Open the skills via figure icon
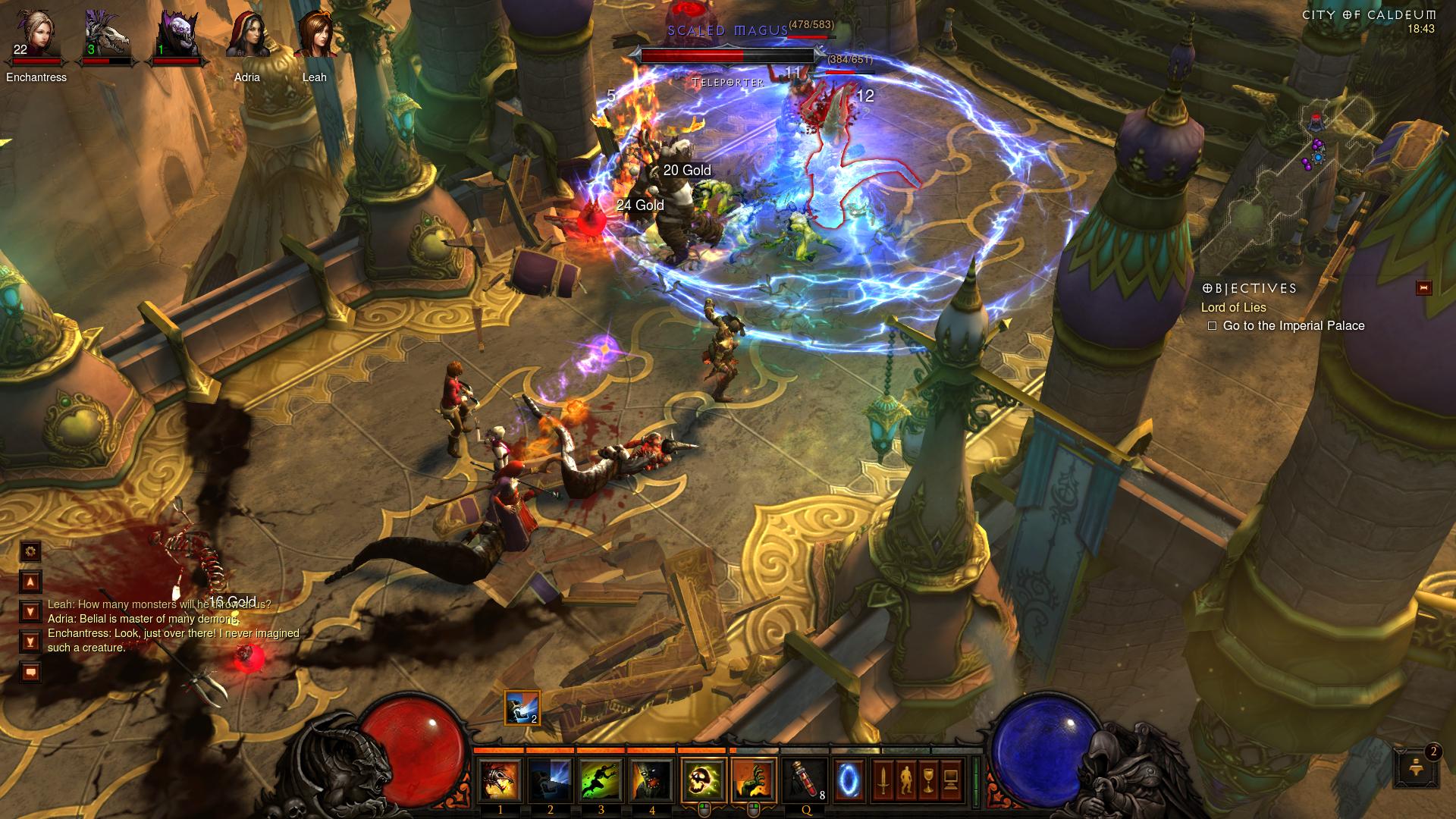The height and width of the screenshot is (819, 1456). tap(905, 780)
